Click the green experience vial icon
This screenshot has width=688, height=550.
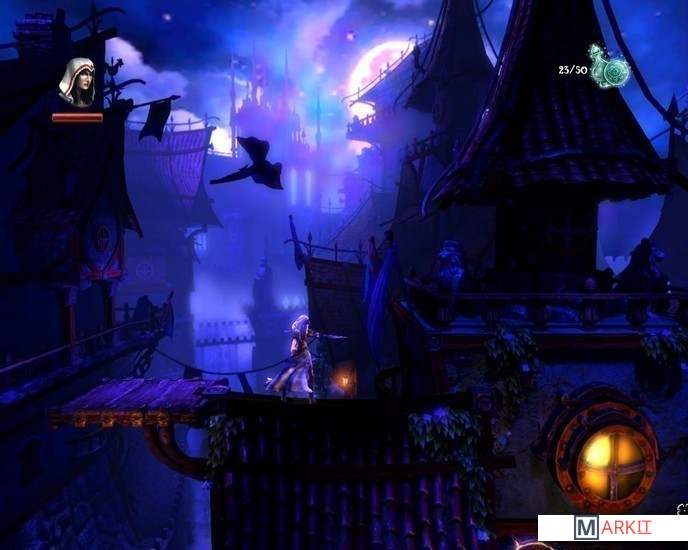coord(608,70)
